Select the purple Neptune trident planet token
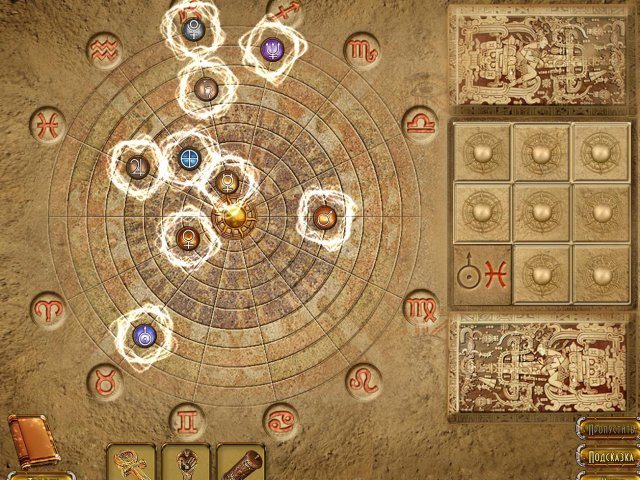Screen dimensions: 640x480 (x=272, y=47)
